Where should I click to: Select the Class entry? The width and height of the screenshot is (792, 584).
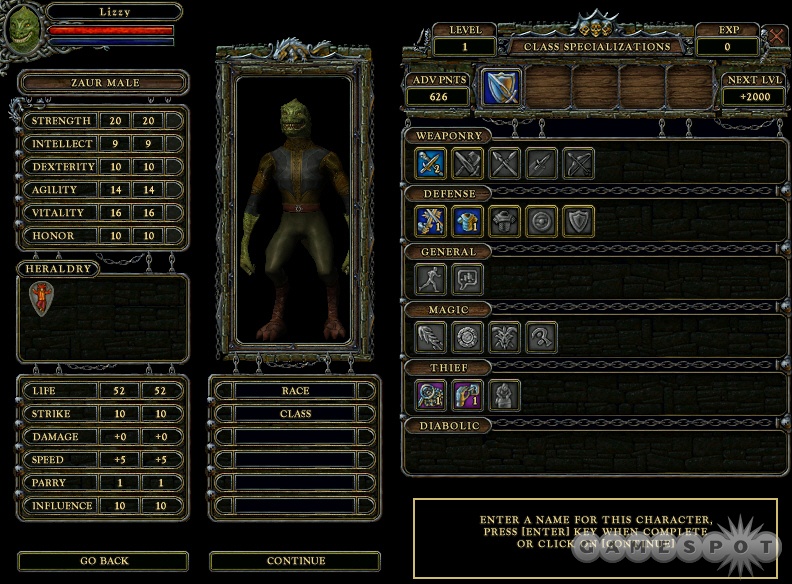pyautogui.click(x=295, y=414)
